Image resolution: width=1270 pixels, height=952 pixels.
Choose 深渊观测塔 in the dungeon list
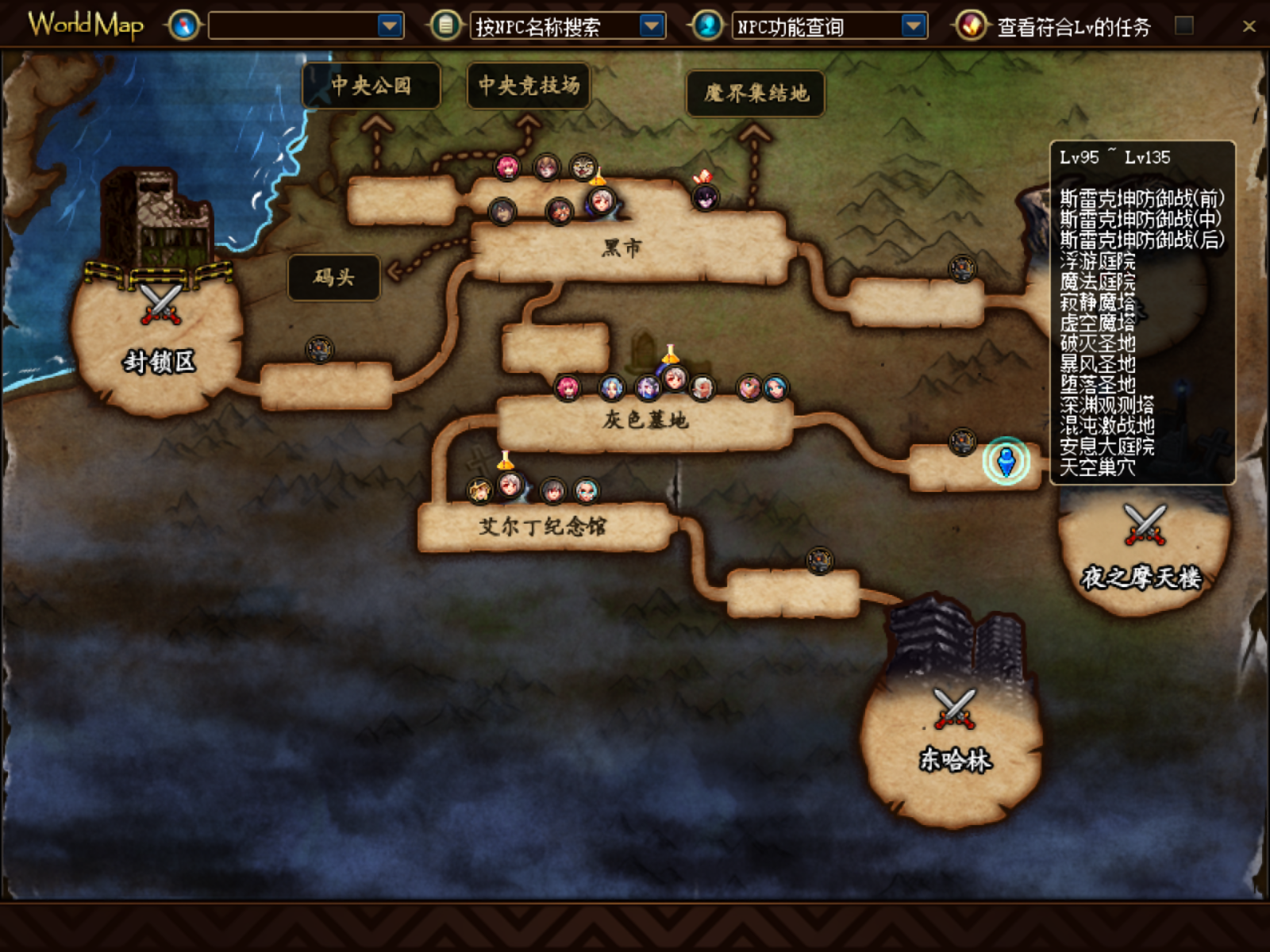point(1106,405)
